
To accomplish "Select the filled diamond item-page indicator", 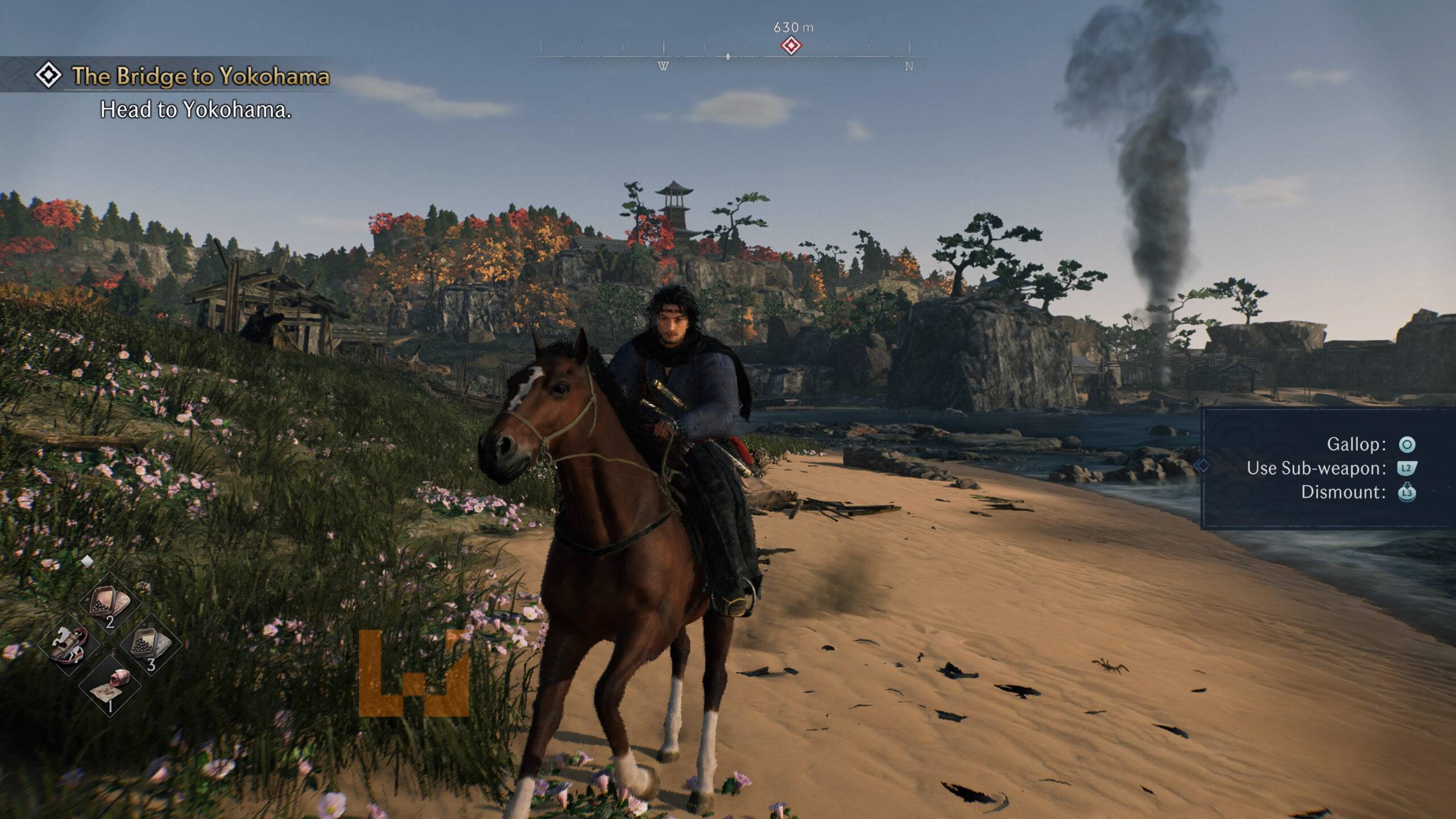I will 87,561.
